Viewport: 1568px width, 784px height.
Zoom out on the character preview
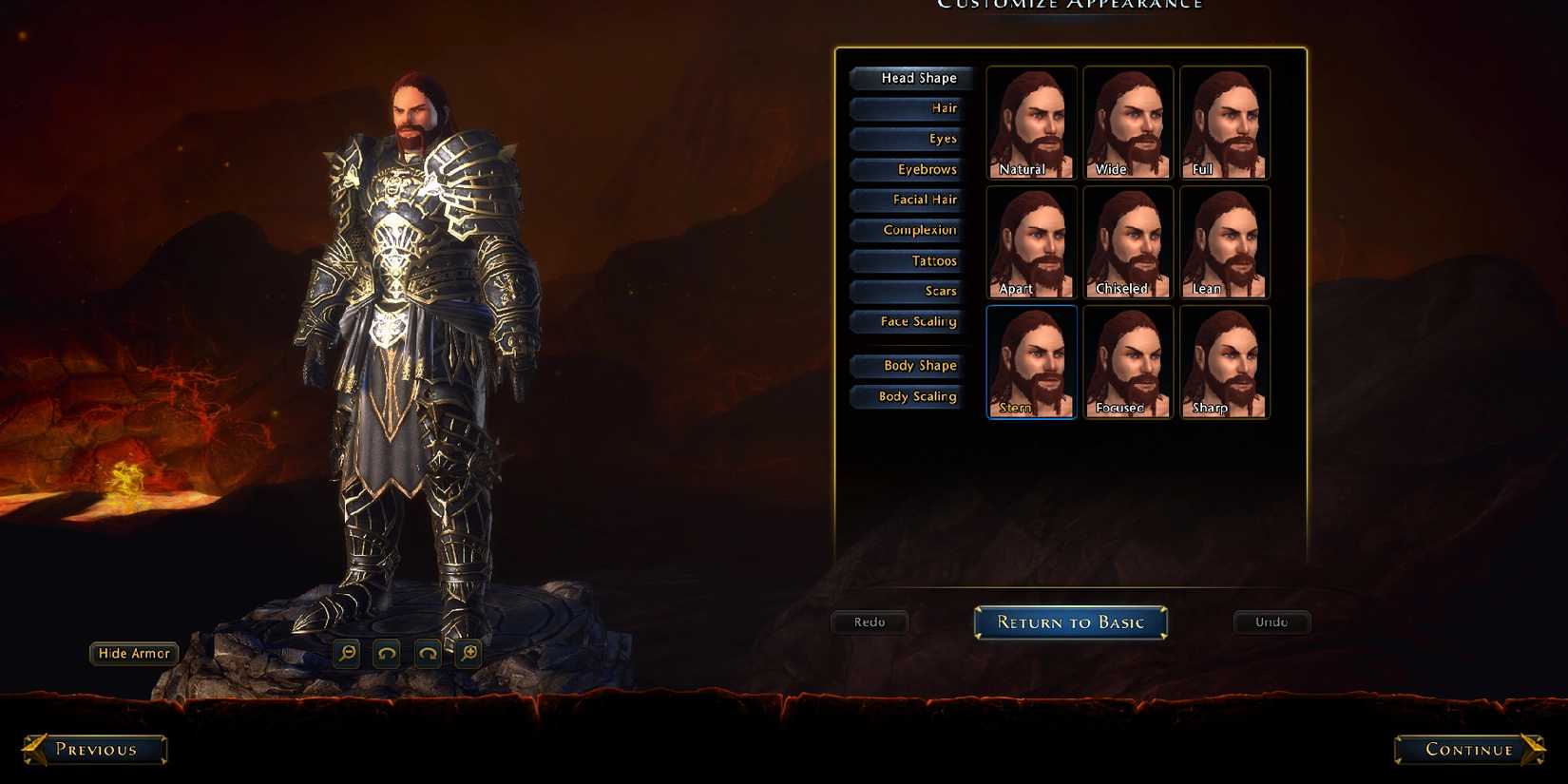point(346,654)
